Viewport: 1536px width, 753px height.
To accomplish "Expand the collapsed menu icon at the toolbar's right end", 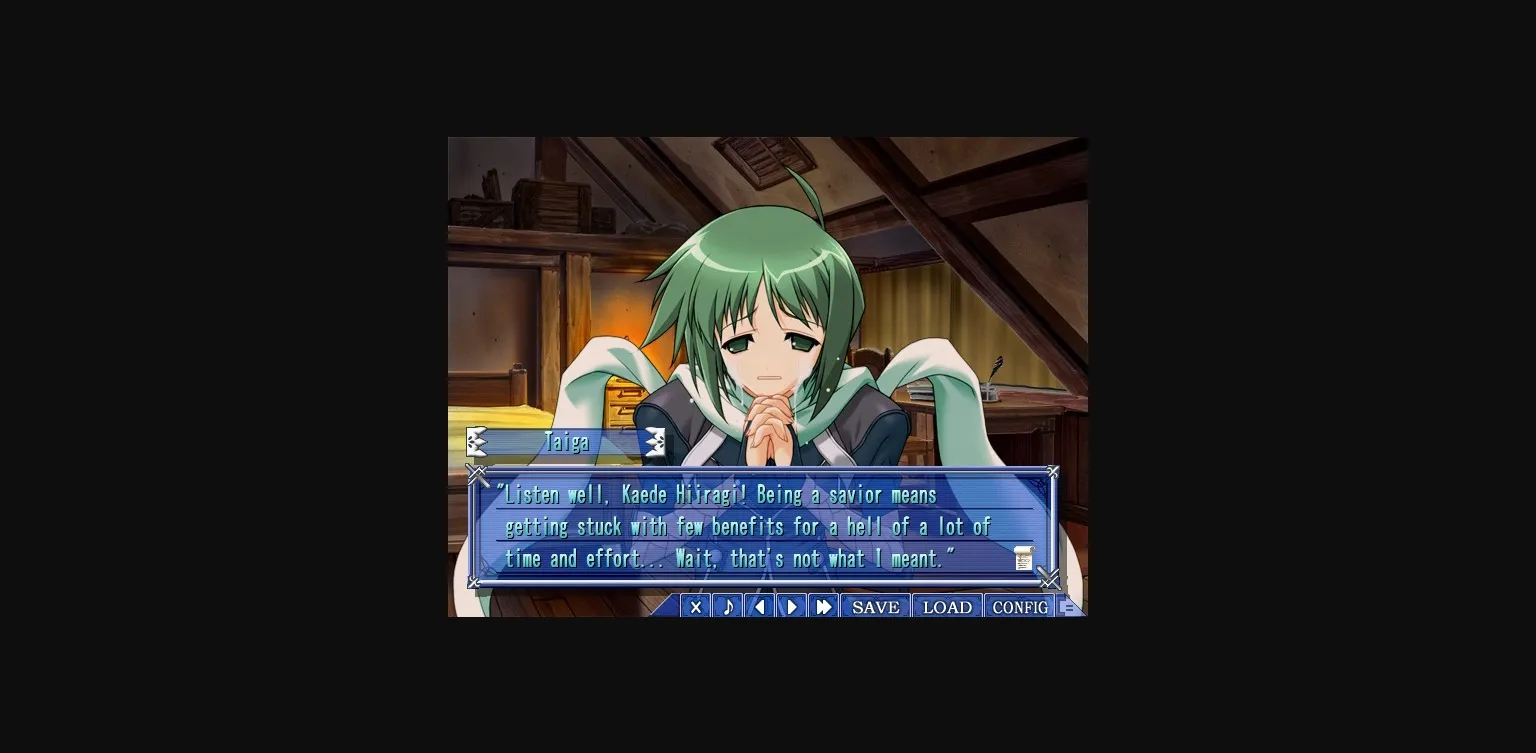I will 1069,605.
